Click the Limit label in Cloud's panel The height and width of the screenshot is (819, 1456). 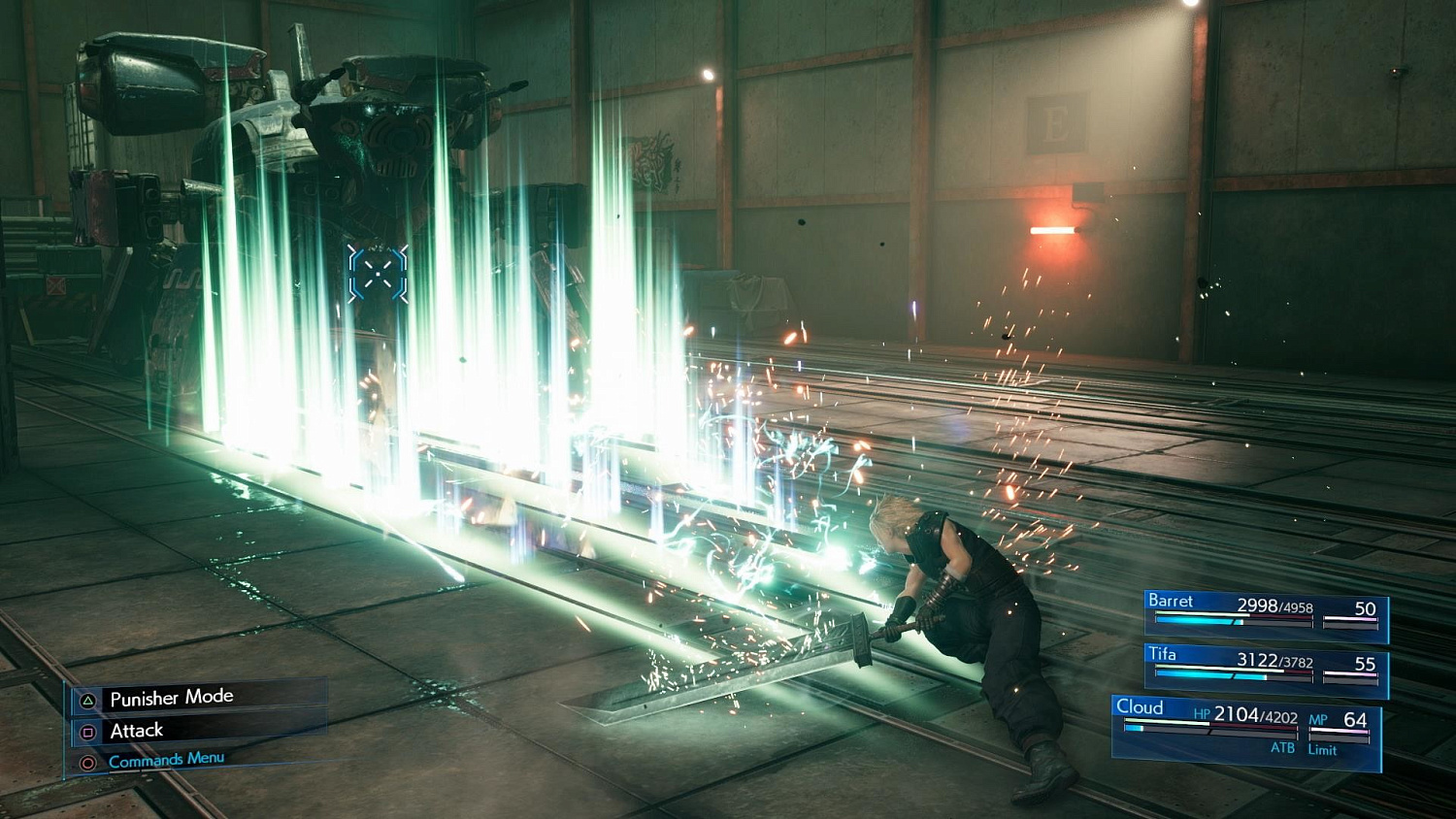[x=1323, y=749]
